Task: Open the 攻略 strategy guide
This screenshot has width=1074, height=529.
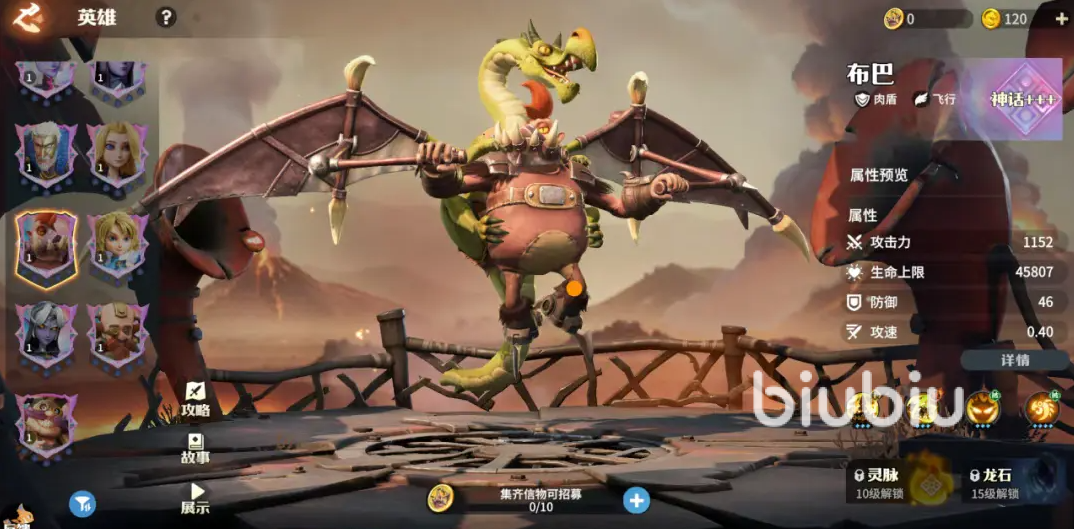Action: tap(195, 399)
